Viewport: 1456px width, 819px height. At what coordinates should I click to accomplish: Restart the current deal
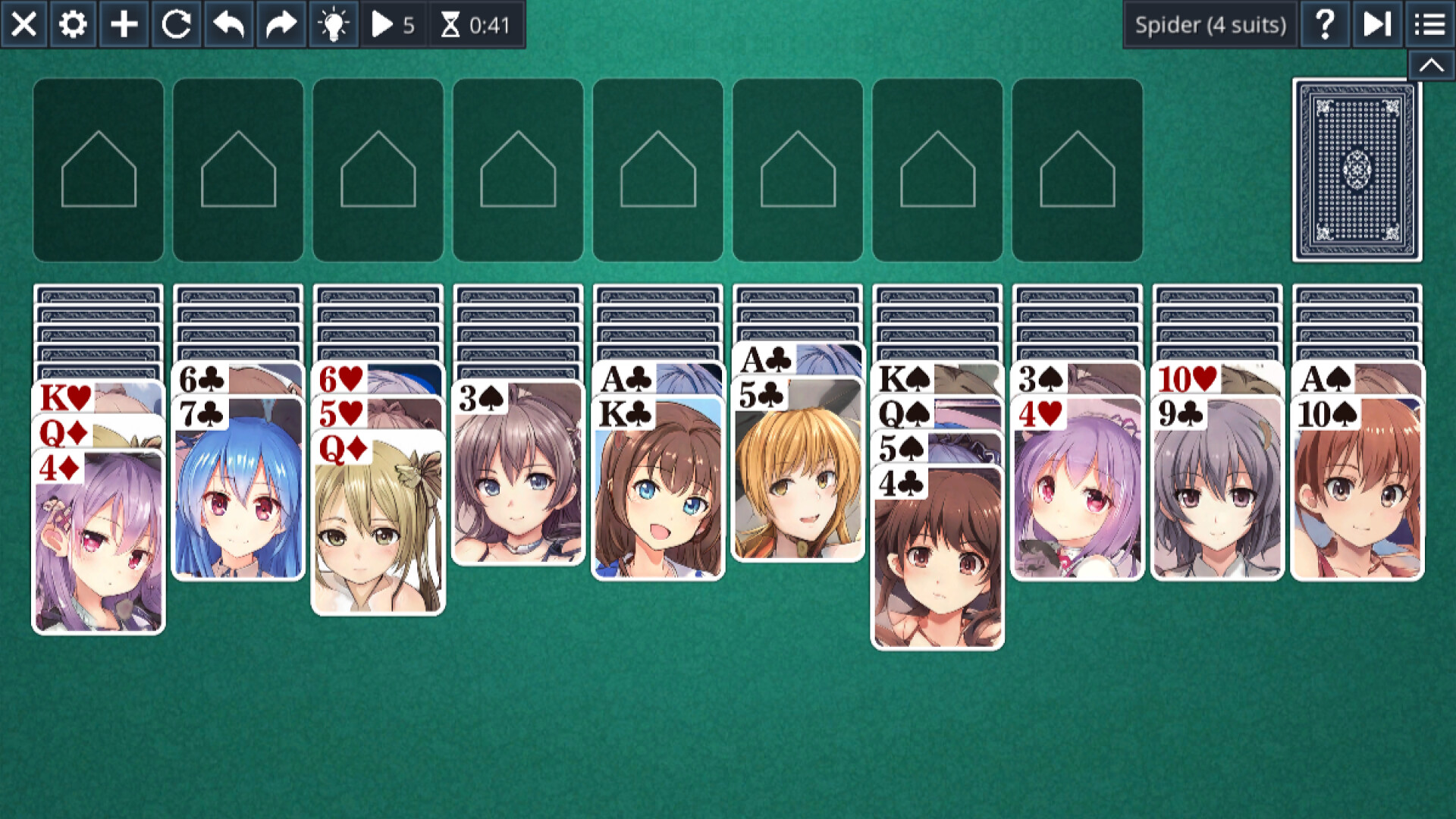pos(176,24)
